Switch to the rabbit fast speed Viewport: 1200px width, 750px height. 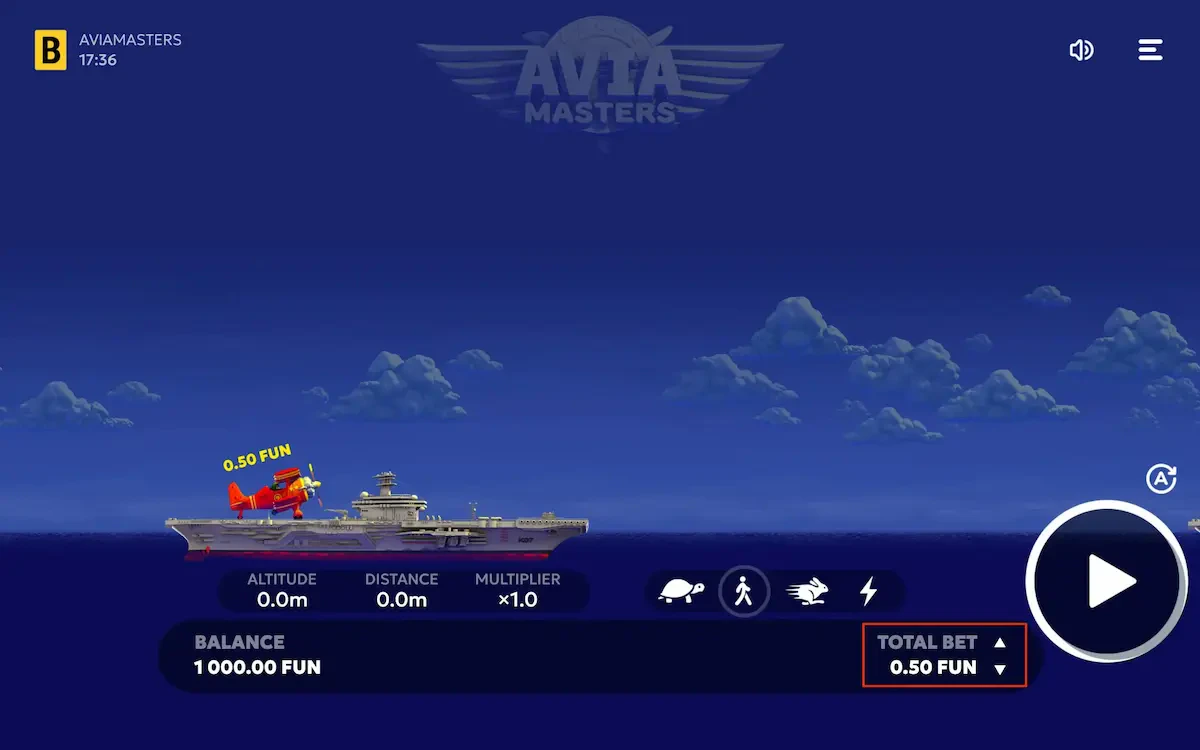point(806,592)
